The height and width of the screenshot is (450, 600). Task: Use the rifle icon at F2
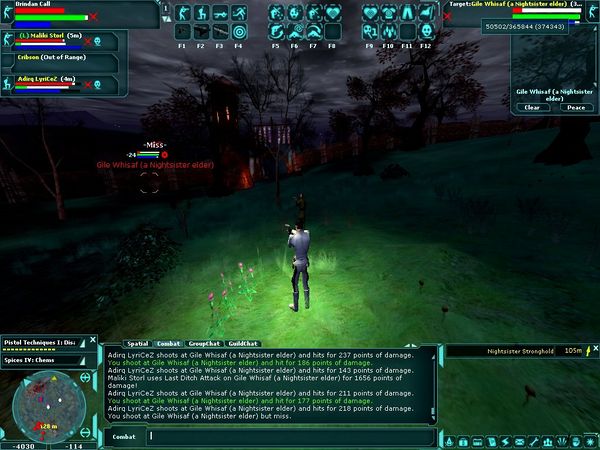click(200, 32)
